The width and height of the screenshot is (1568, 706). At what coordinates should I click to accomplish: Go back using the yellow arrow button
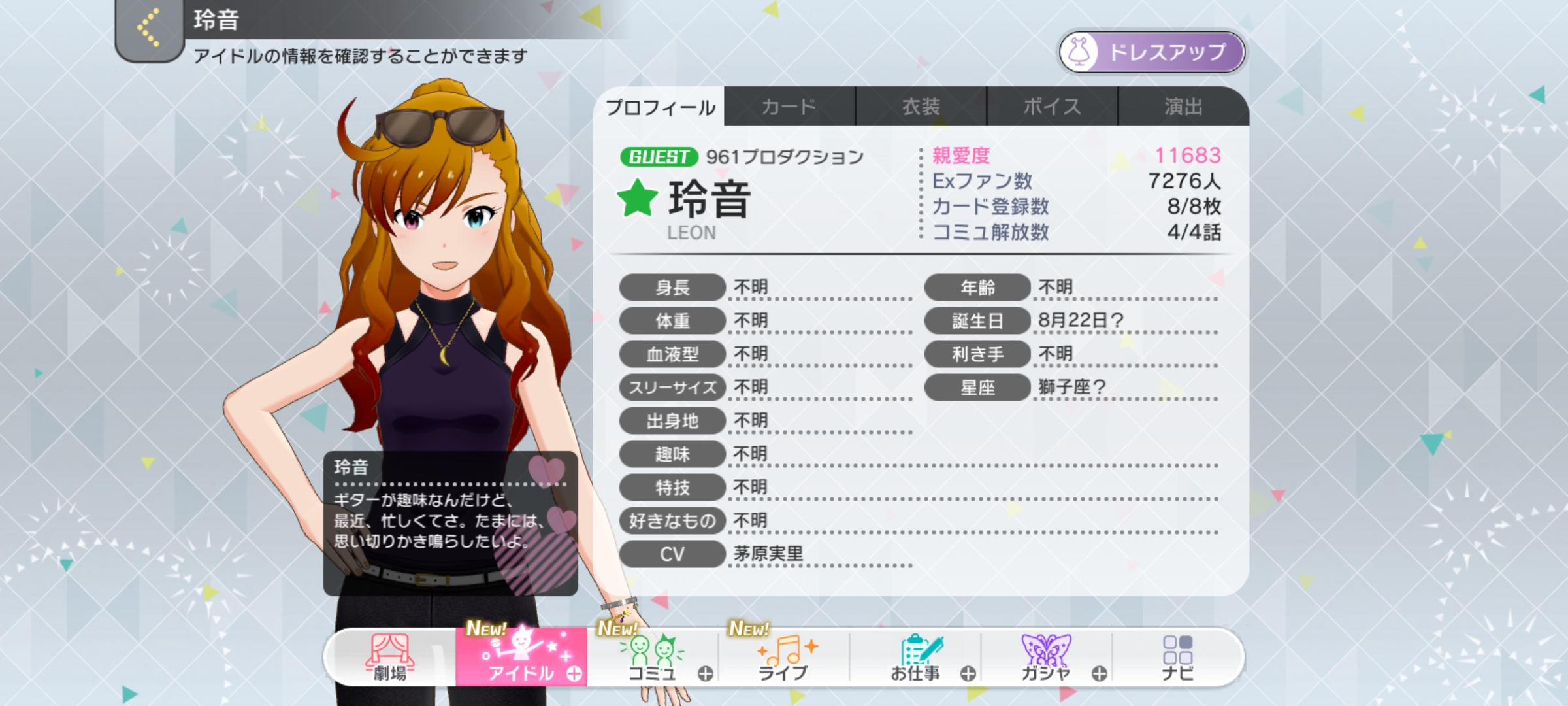[149, 29]
